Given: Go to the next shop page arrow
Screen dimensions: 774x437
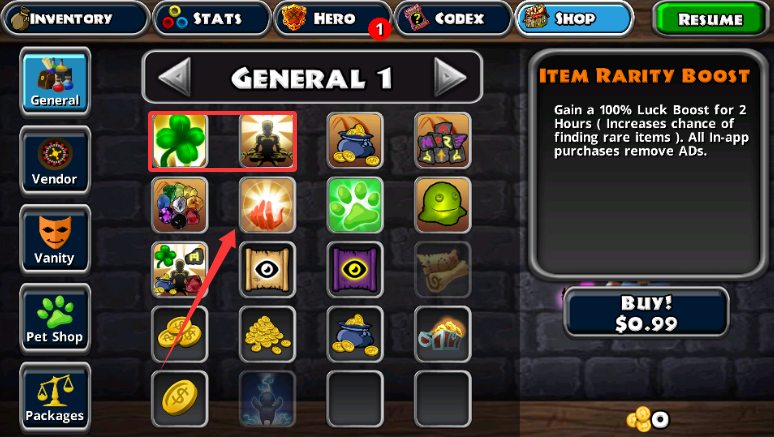Looking at the screenshot, I should [x=450, y=77].
